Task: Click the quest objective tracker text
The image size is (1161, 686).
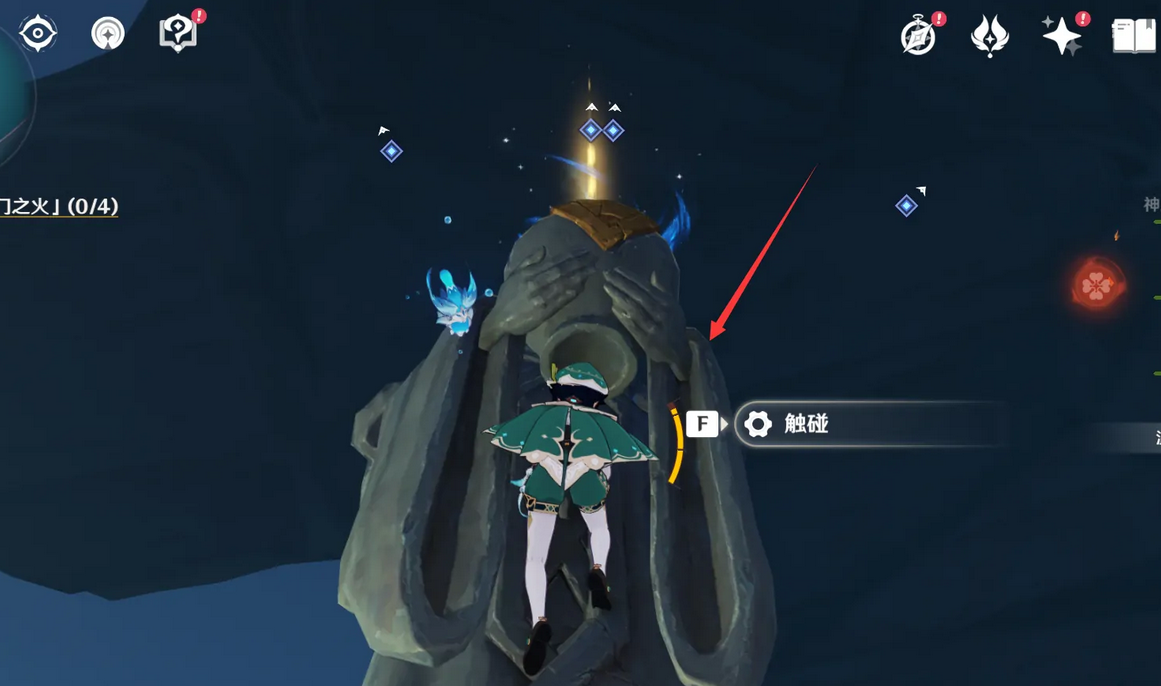Action: (60, 207)
